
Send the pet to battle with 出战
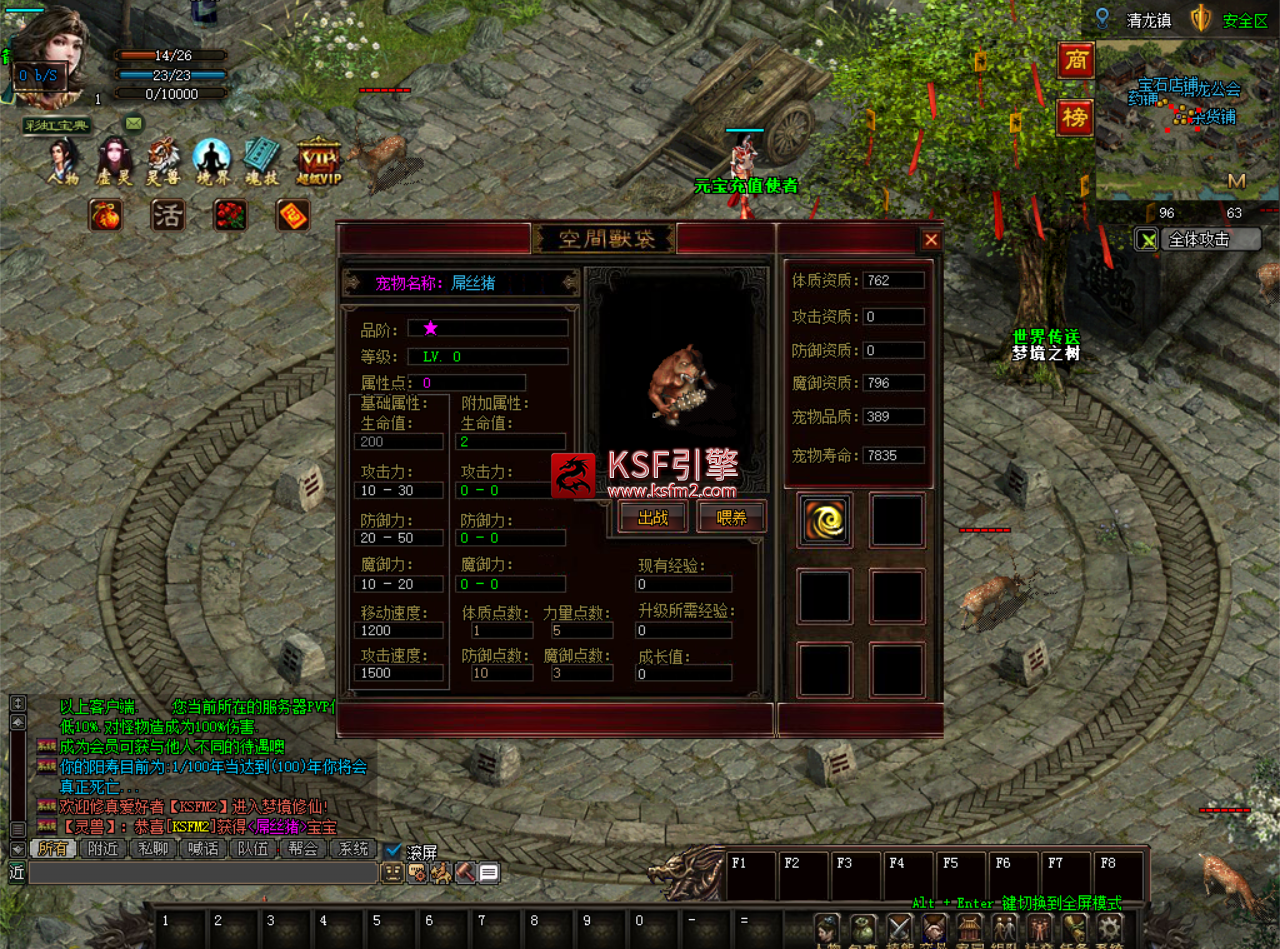click(x=653, y=517)
